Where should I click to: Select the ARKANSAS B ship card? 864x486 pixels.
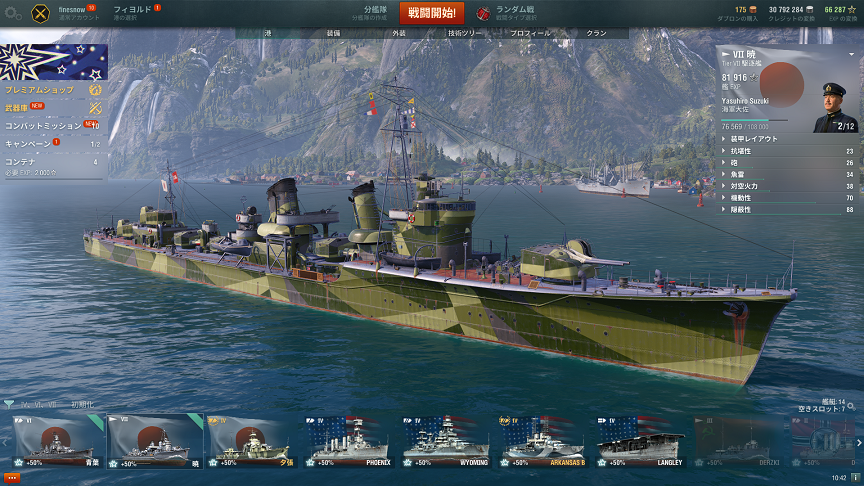[x=544, y=442]
